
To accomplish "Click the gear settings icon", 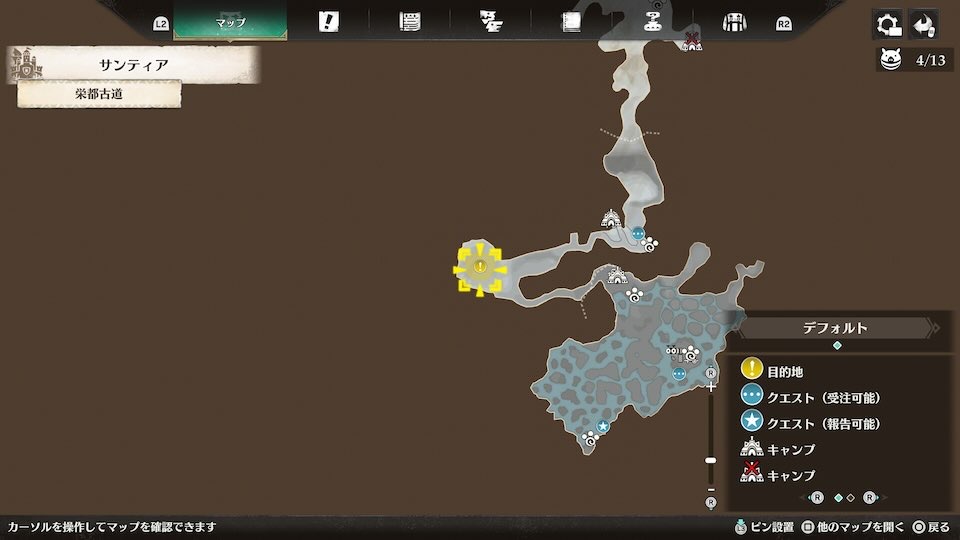I will coord(887,24).
